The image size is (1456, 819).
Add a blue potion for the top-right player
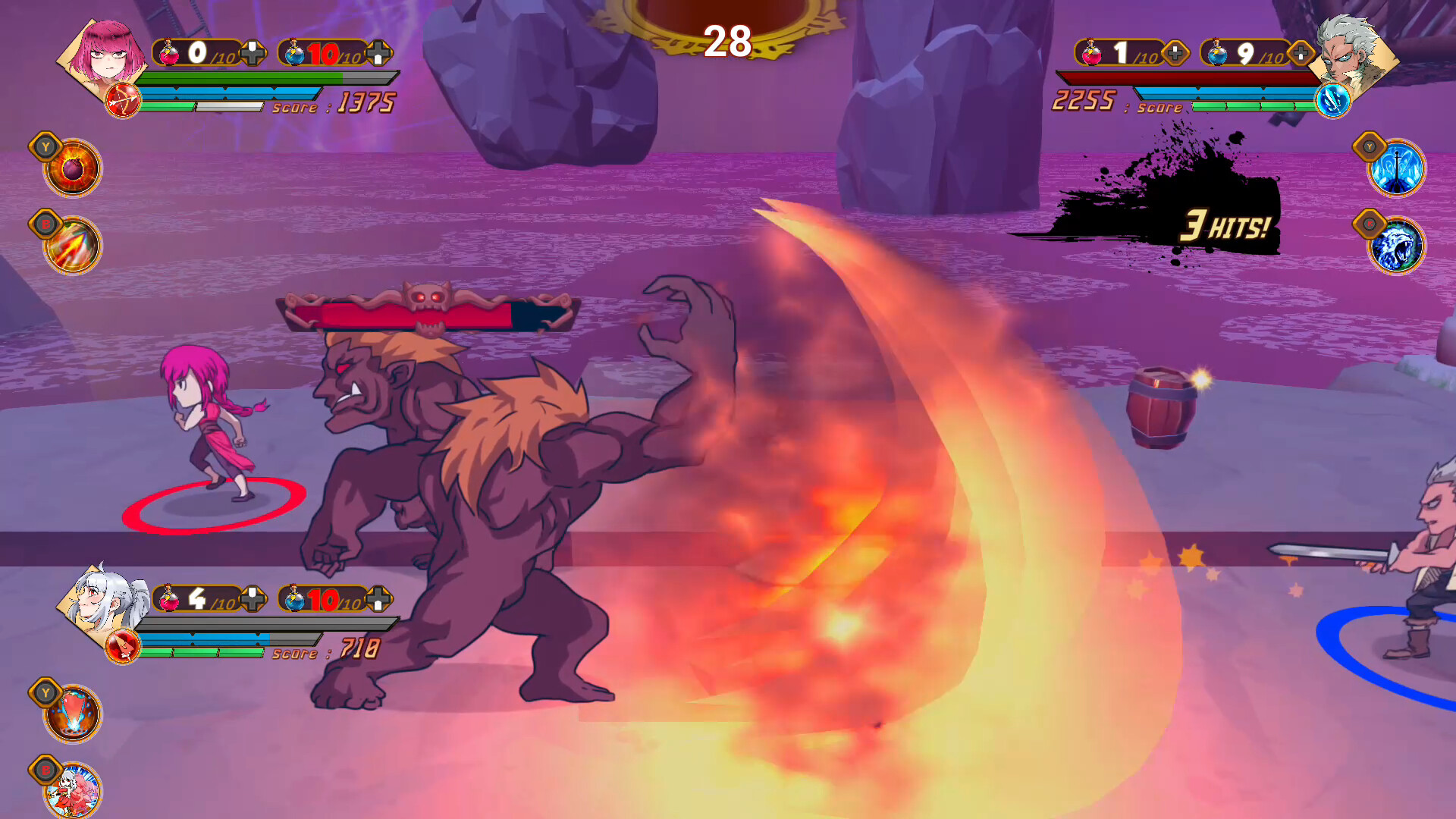point(1298,55)
